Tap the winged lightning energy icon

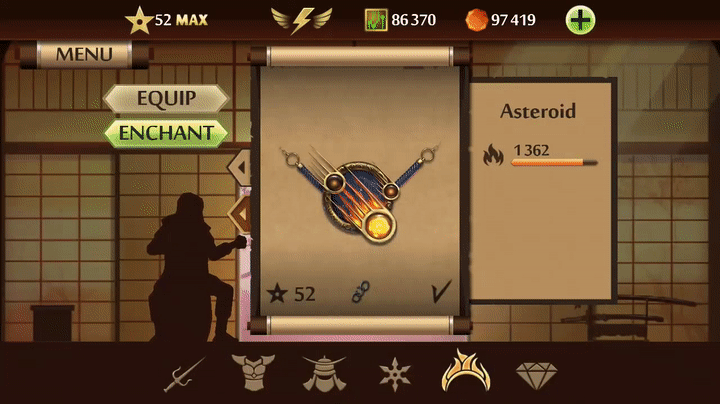303,19
